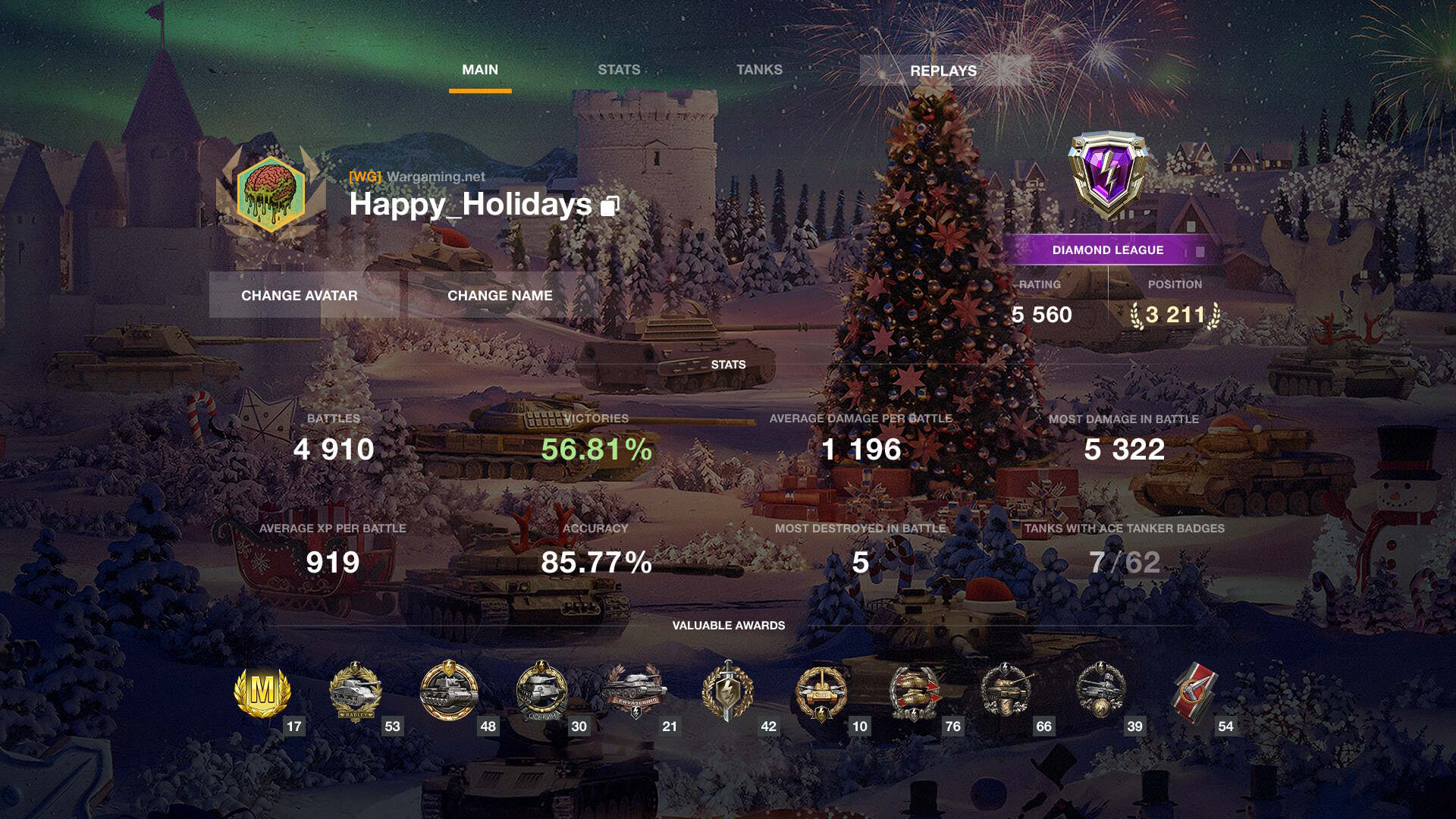Open the brain avatar picture
This screenshot has width=1456, height=819.
tap(271, 193)
